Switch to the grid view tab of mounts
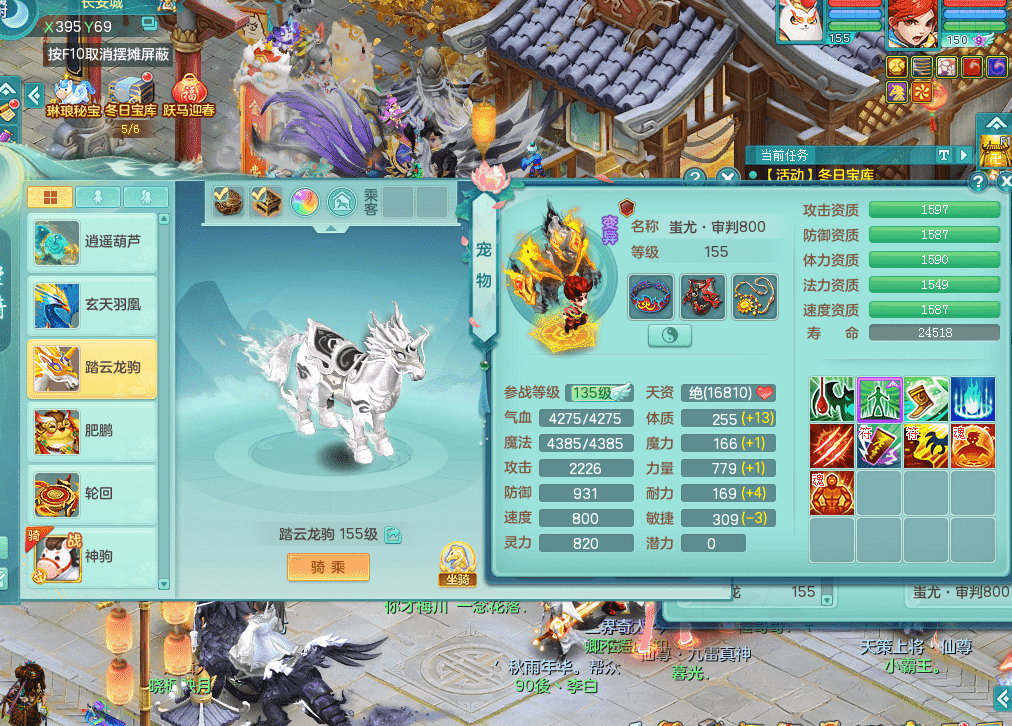Image resolution: width=1012 pixels, height=726 pixels. coord(49,197)
